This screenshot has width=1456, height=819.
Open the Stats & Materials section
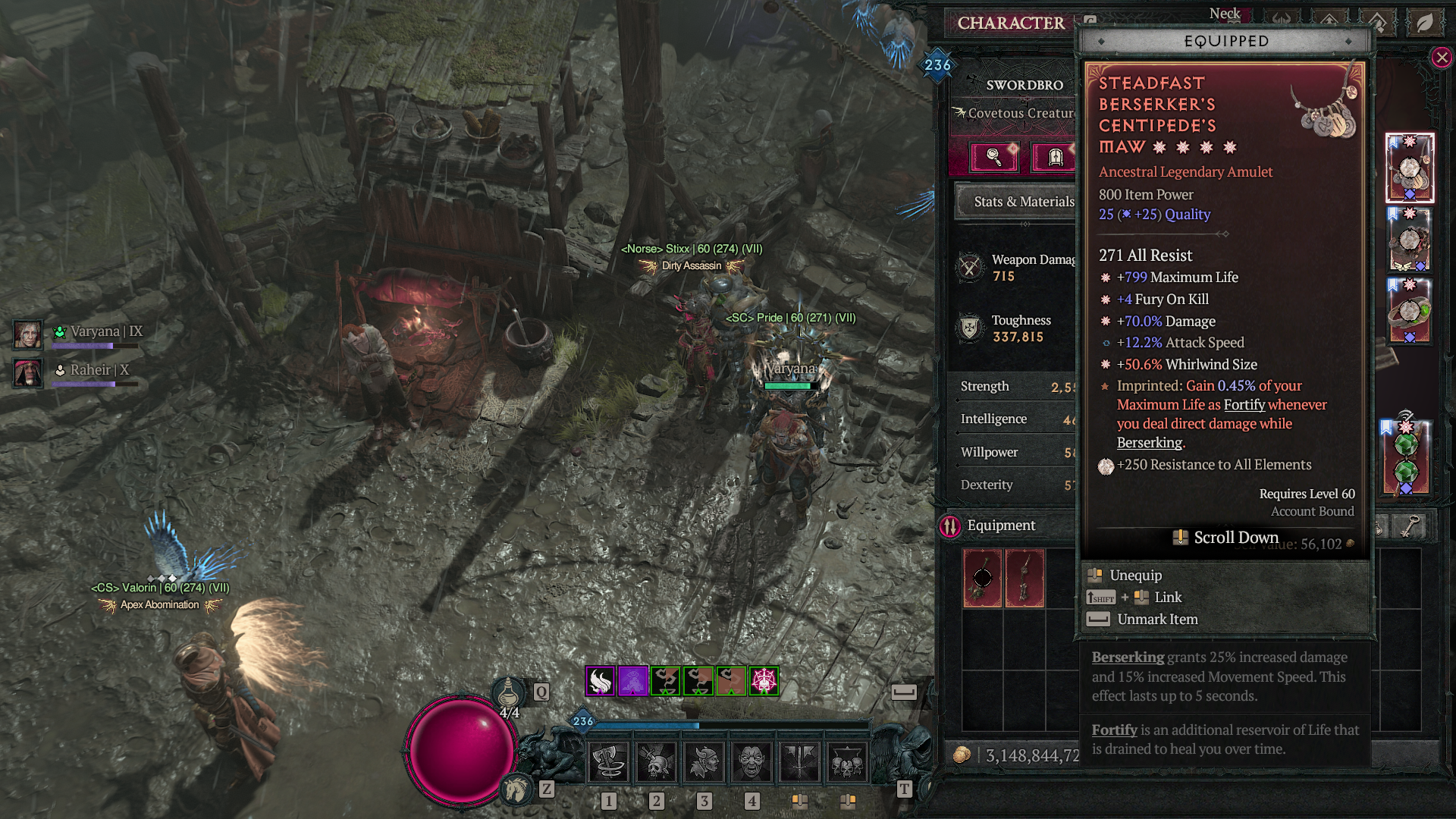pyautogui.click(x=1023, y=202)
